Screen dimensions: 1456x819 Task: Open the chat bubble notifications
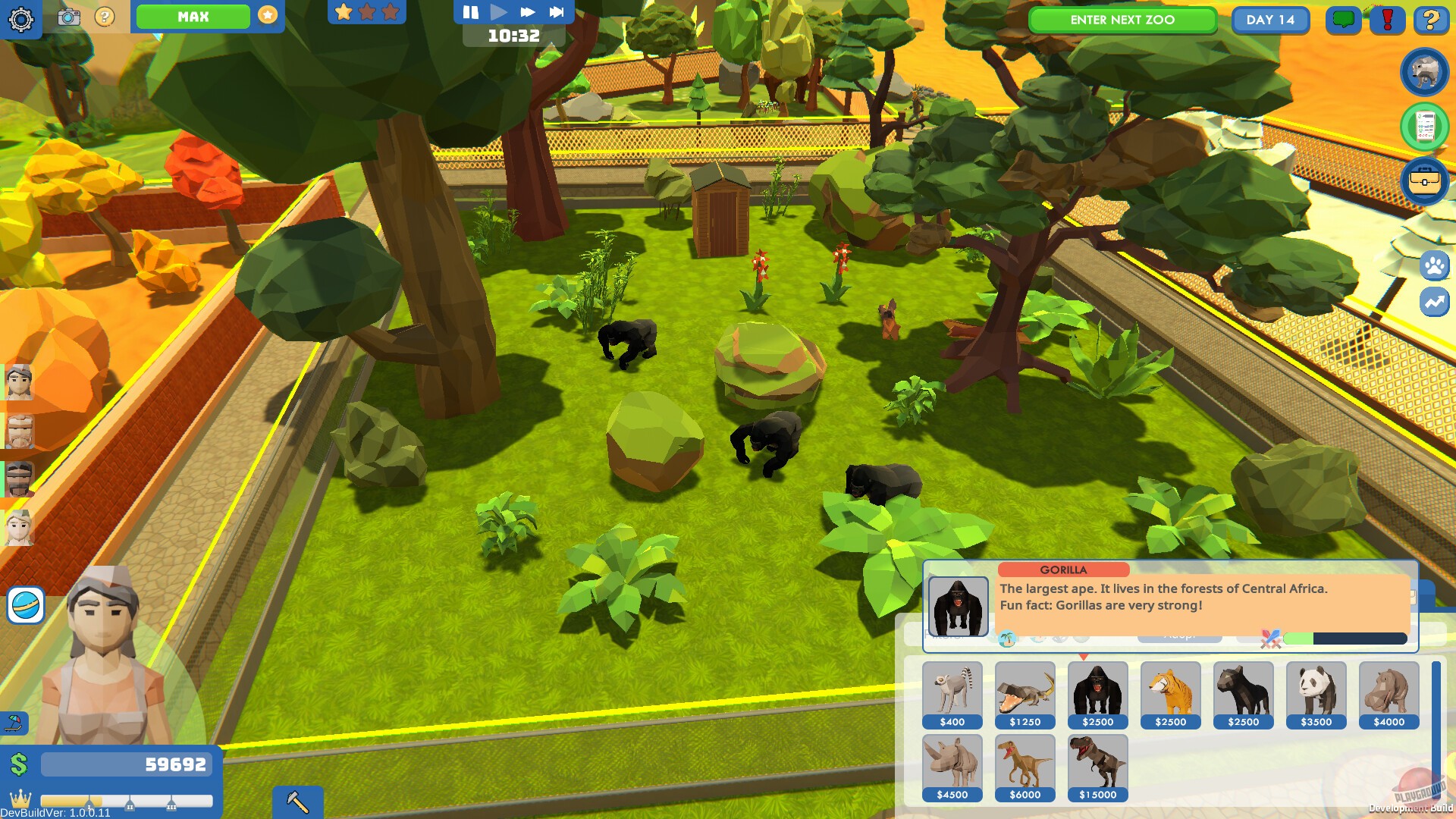tap(1343, 20)
